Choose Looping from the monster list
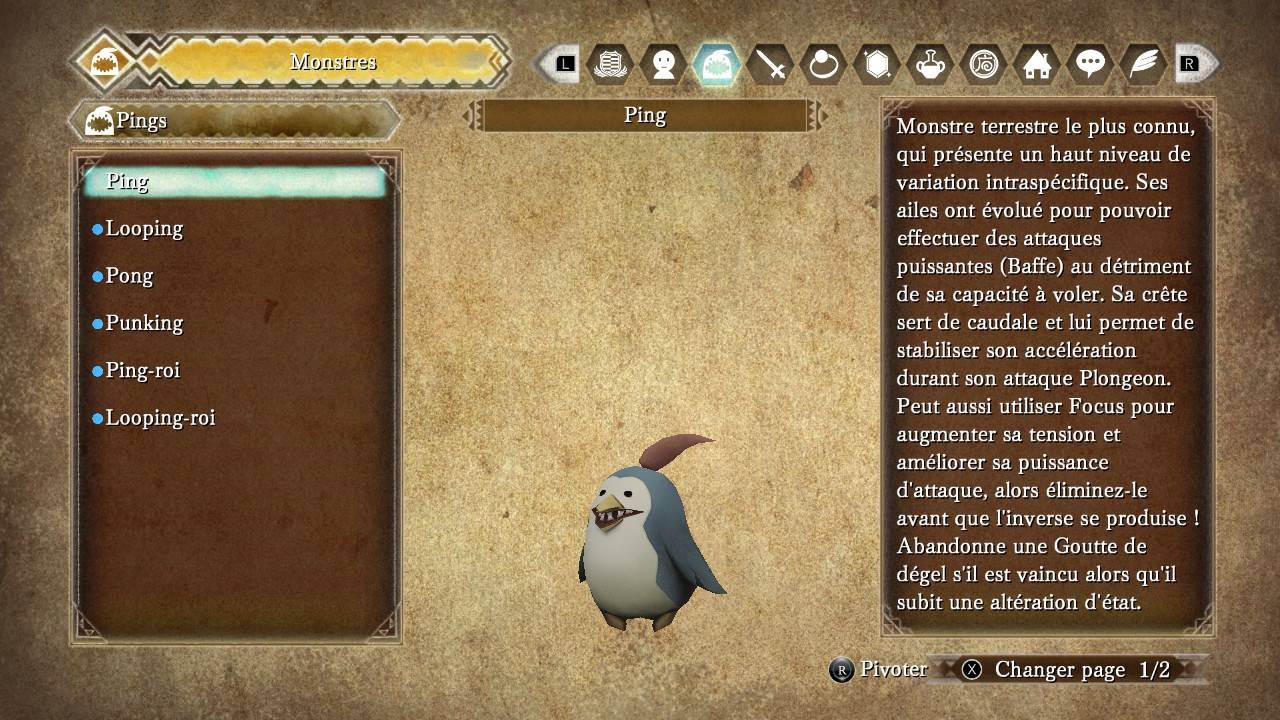Image resolution: width=1280 pixels, height=720 pixels. pyautogui.click(x=144, y=229)
